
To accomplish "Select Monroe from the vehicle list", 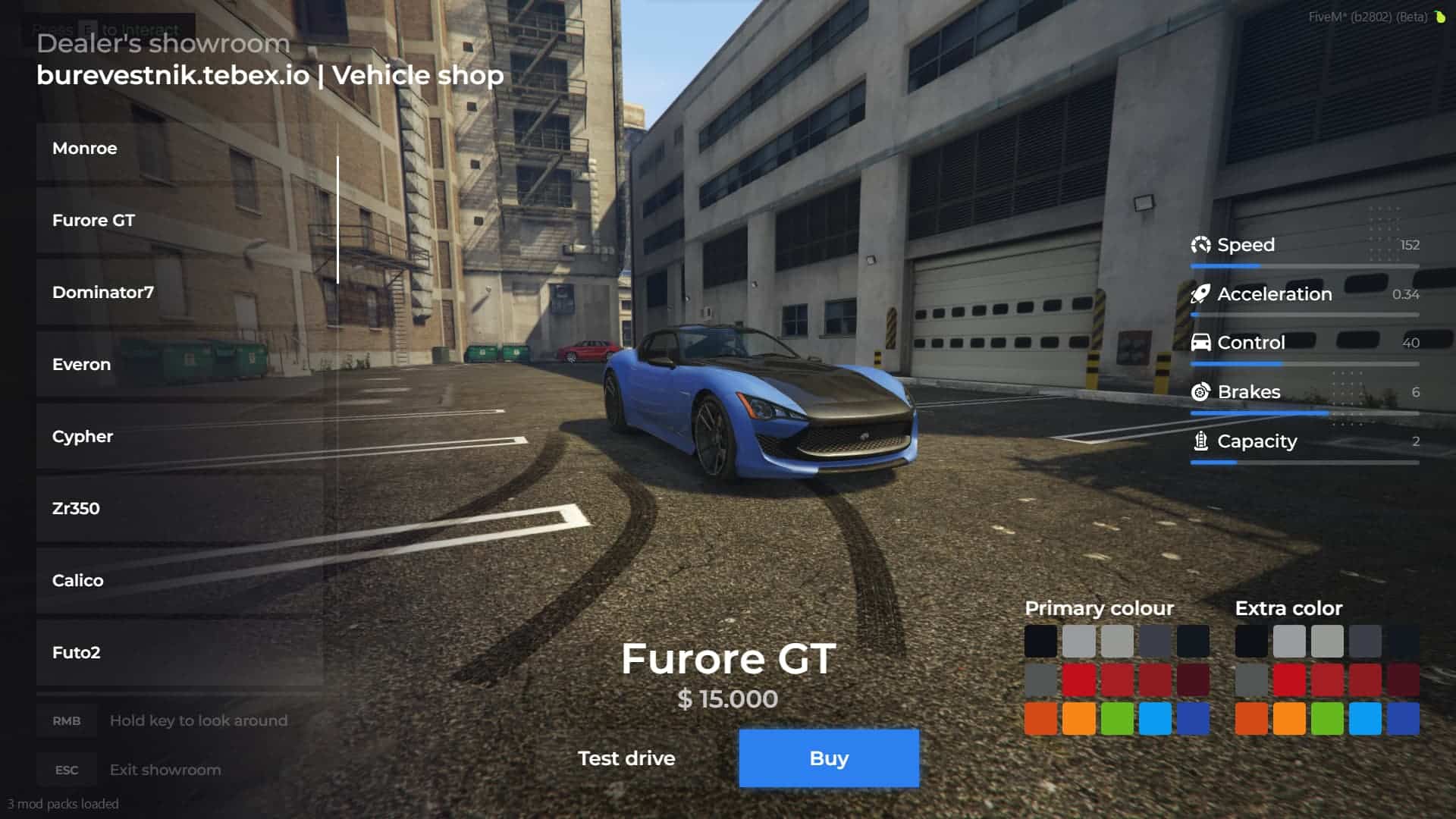I will [x=84, y=149].
